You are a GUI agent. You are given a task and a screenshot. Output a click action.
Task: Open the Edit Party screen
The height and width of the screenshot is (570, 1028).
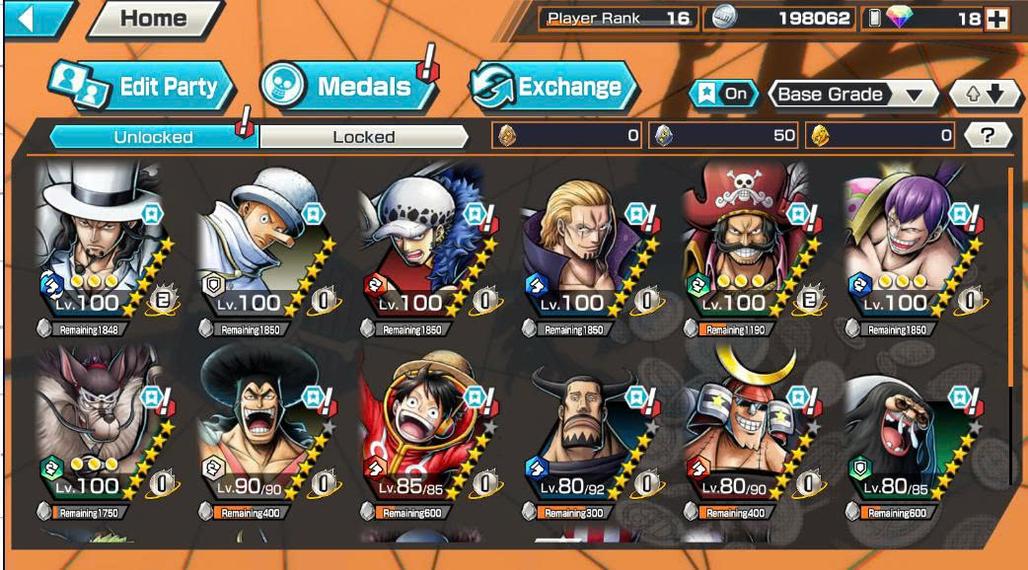[141, 87]
